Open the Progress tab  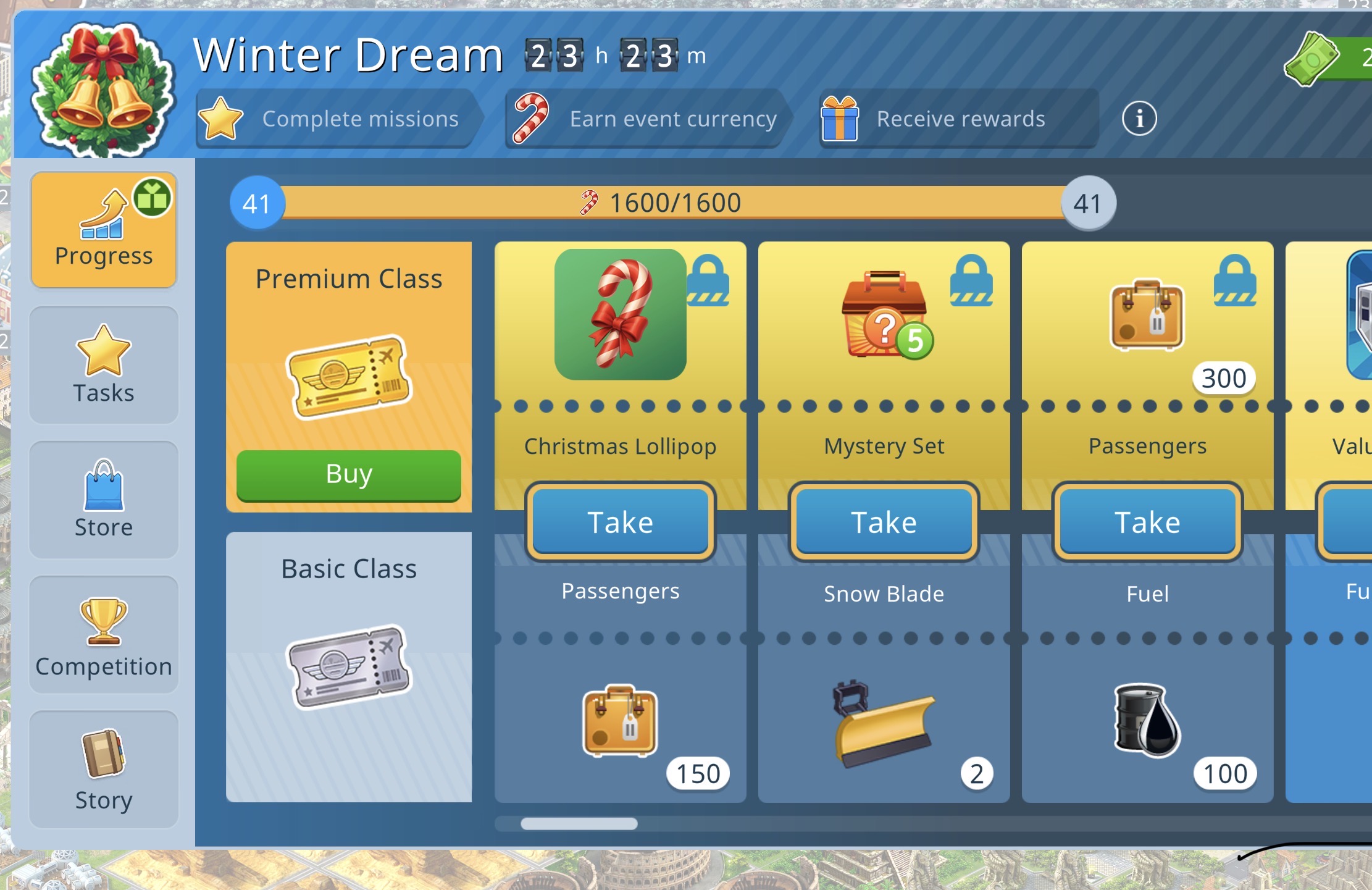click(x=104, y=230)
